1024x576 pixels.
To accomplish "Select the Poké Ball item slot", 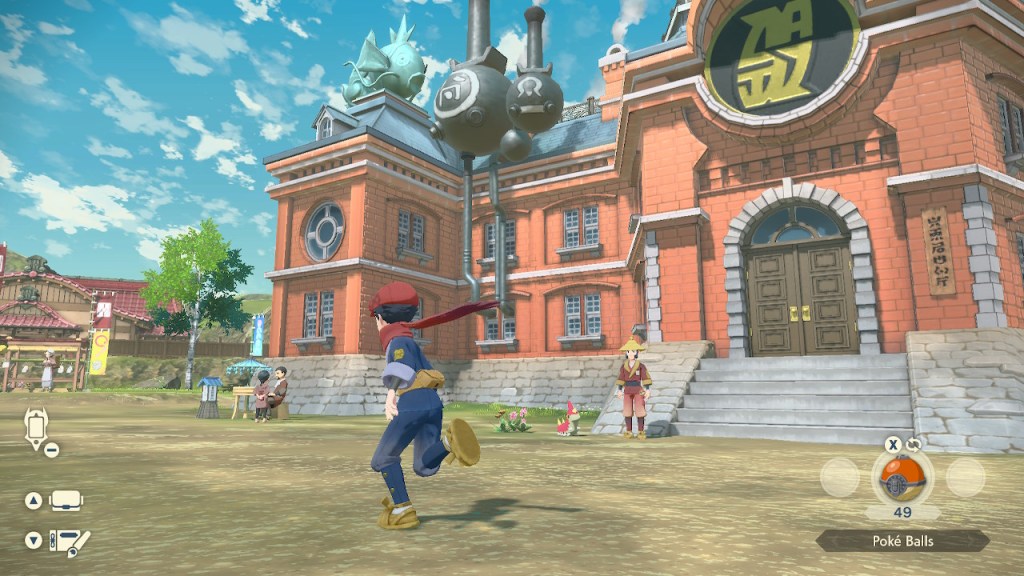I will coord(902,476).
